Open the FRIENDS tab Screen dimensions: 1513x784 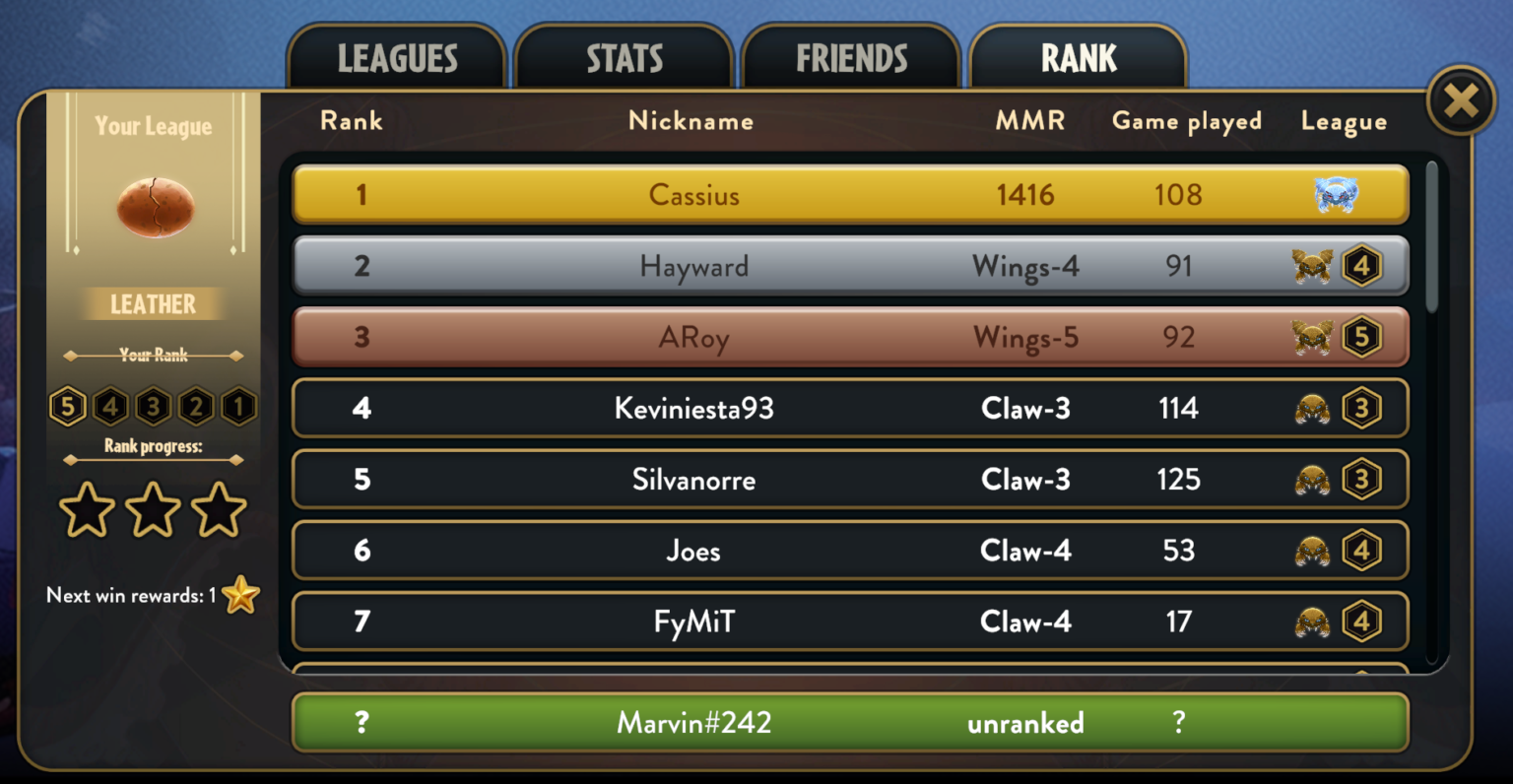point(850,57)
